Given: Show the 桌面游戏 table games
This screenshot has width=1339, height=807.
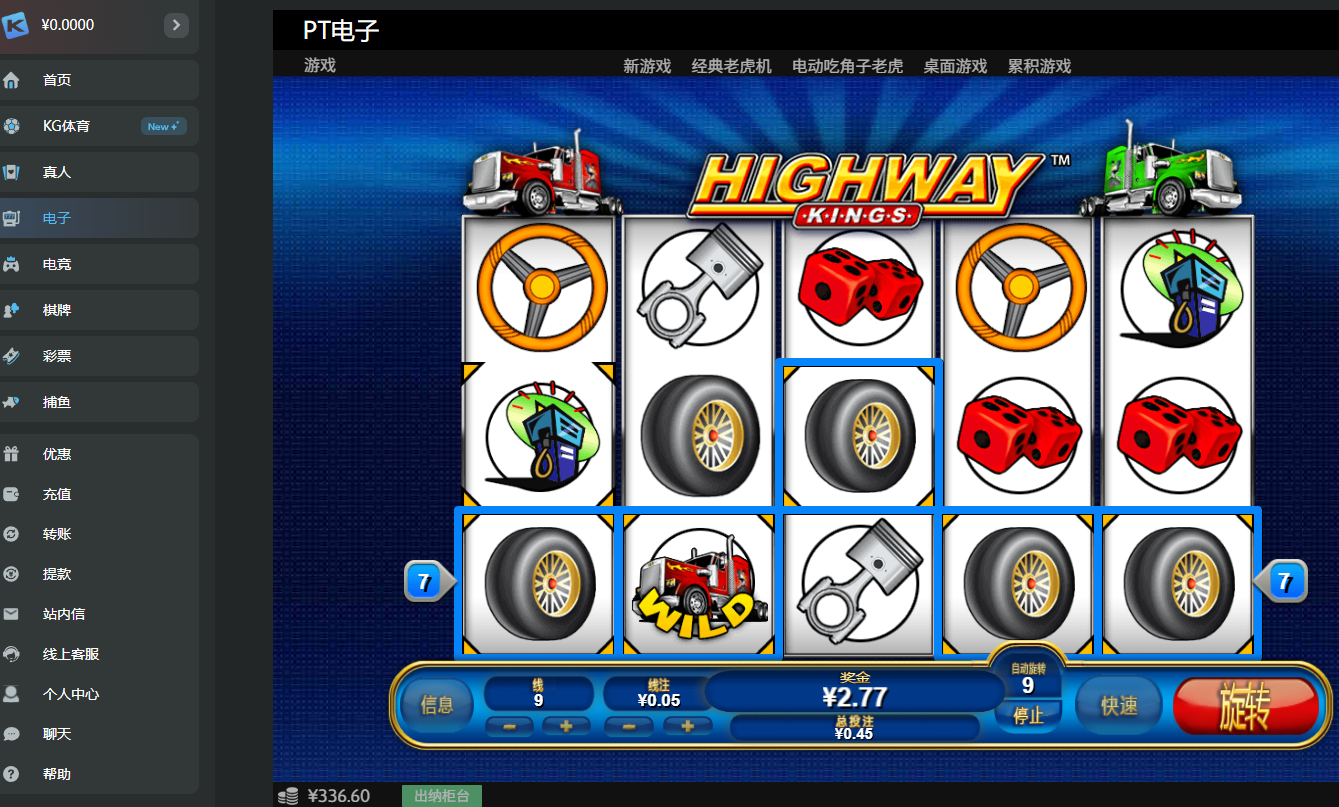Looking at the screenshot, I should [x=955, y=66].
